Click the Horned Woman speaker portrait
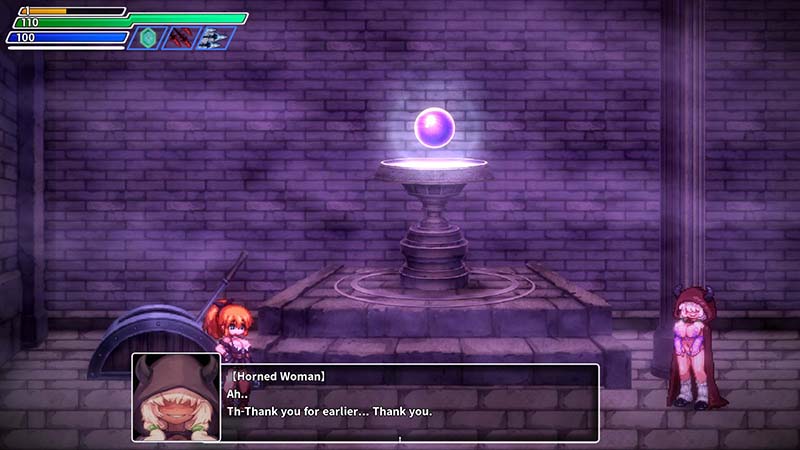Image resolution: width=800 pixels, height=450 pixels. (176, 397)
